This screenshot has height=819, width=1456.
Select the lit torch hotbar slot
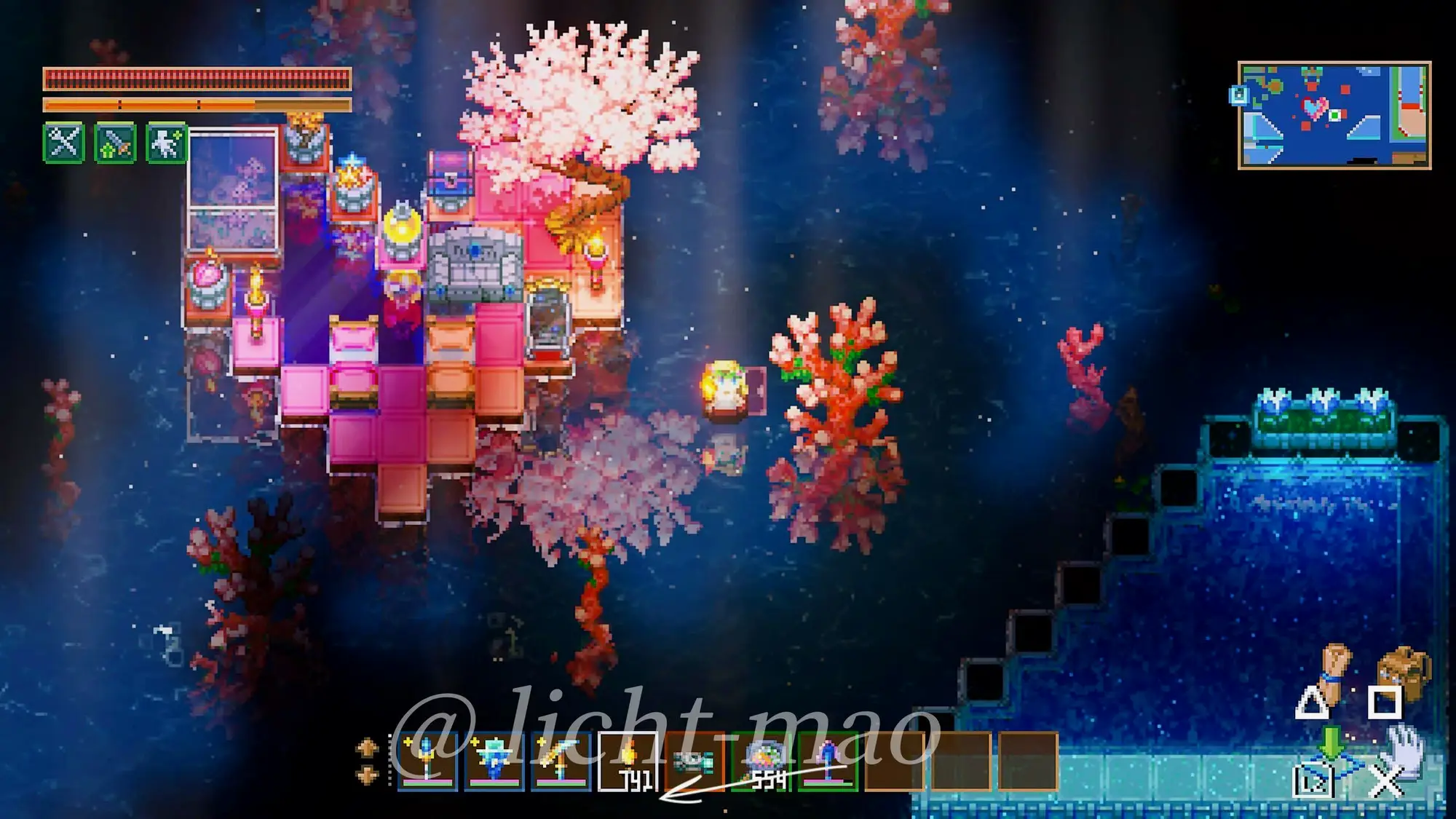628,762
